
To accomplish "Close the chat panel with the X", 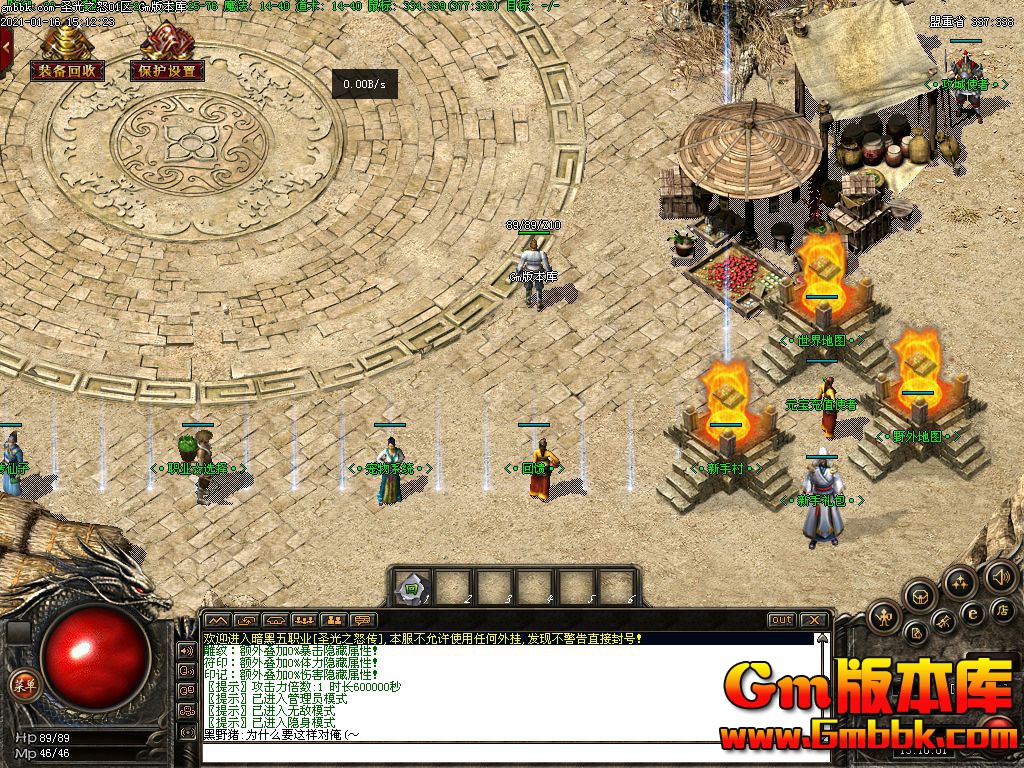I will tap(814, 620).
